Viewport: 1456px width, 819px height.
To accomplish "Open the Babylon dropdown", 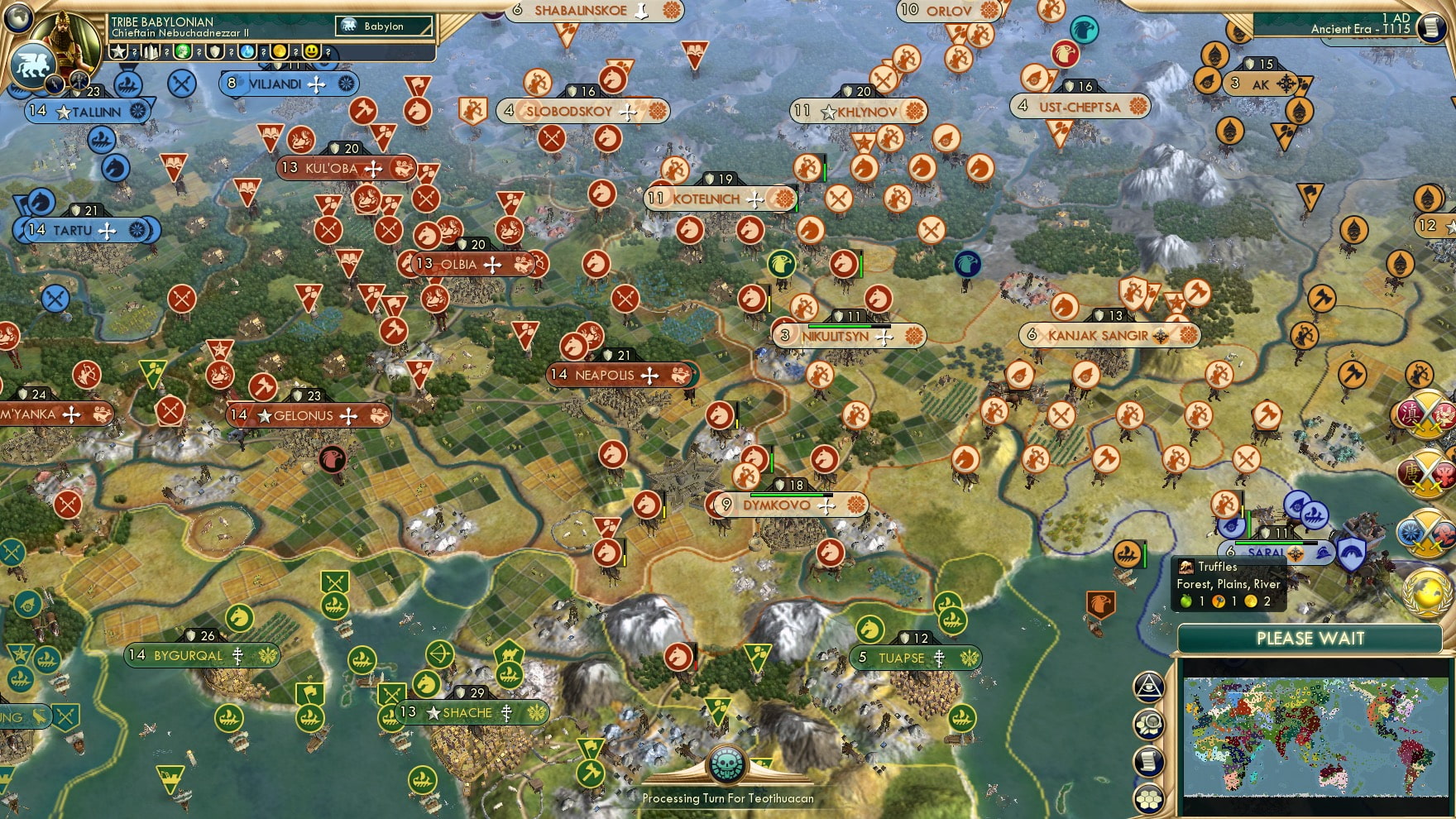I will 385,26.
